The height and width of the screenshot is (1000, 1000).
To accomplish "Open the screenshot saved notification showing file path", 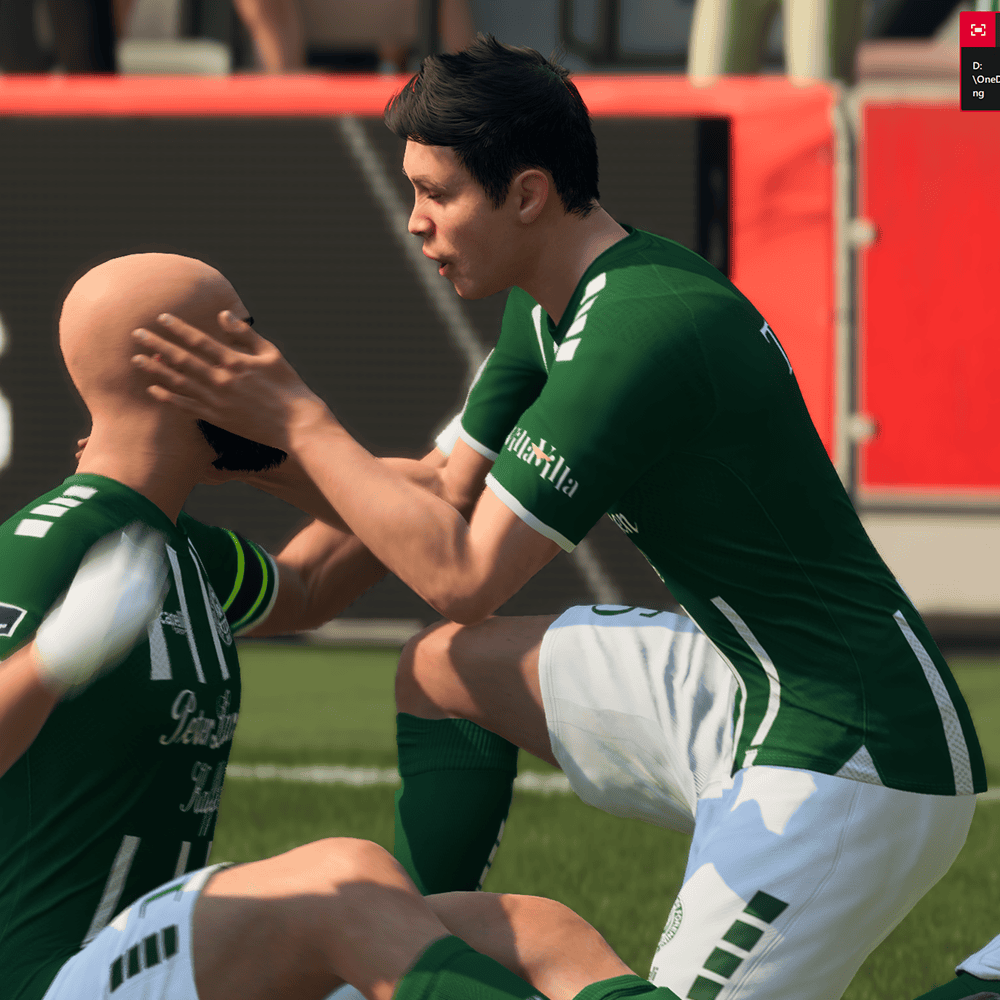I will click(980, 79).
